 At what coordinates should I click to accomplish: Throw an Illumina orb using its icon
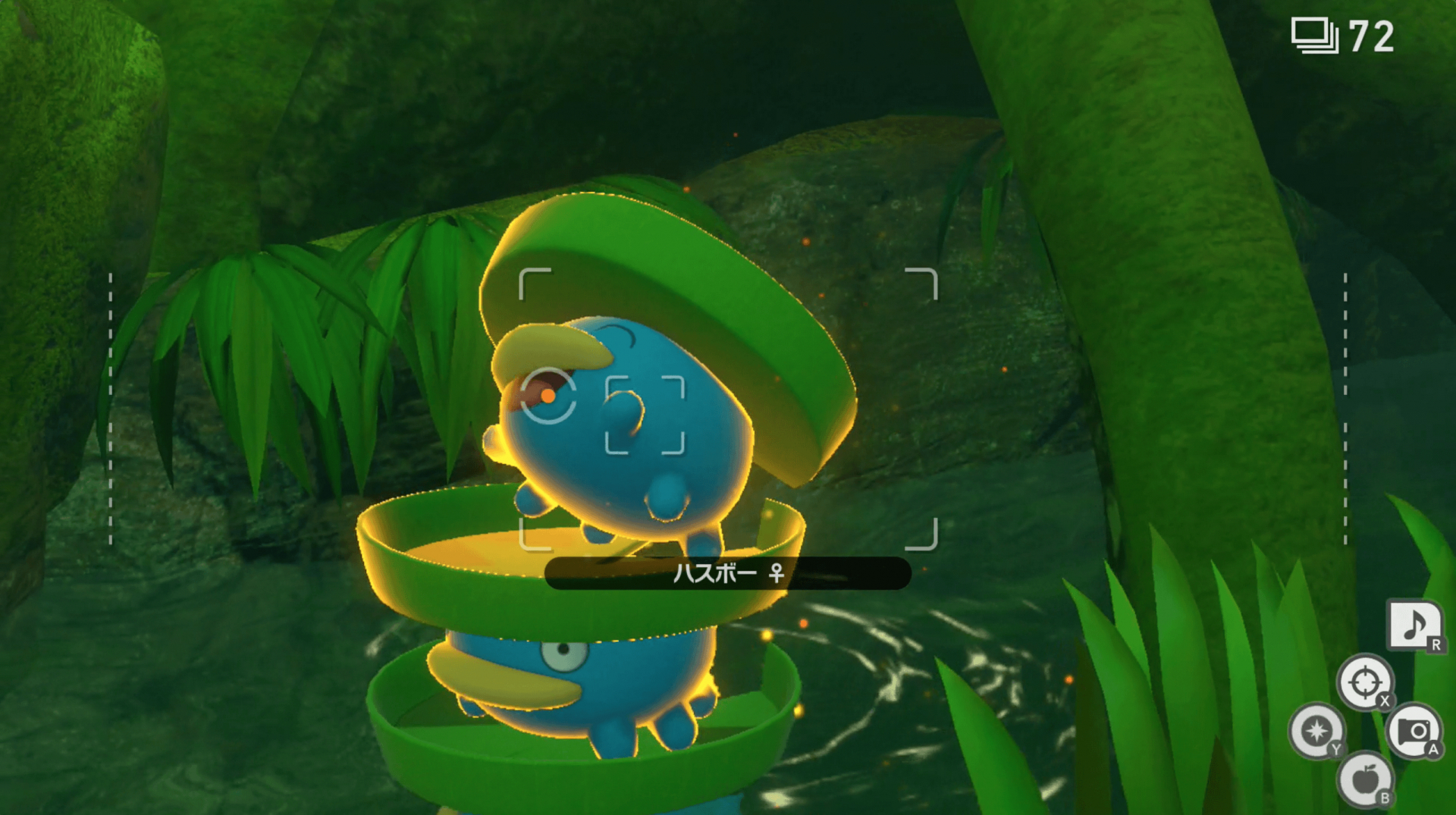[x=1316, y=730]
